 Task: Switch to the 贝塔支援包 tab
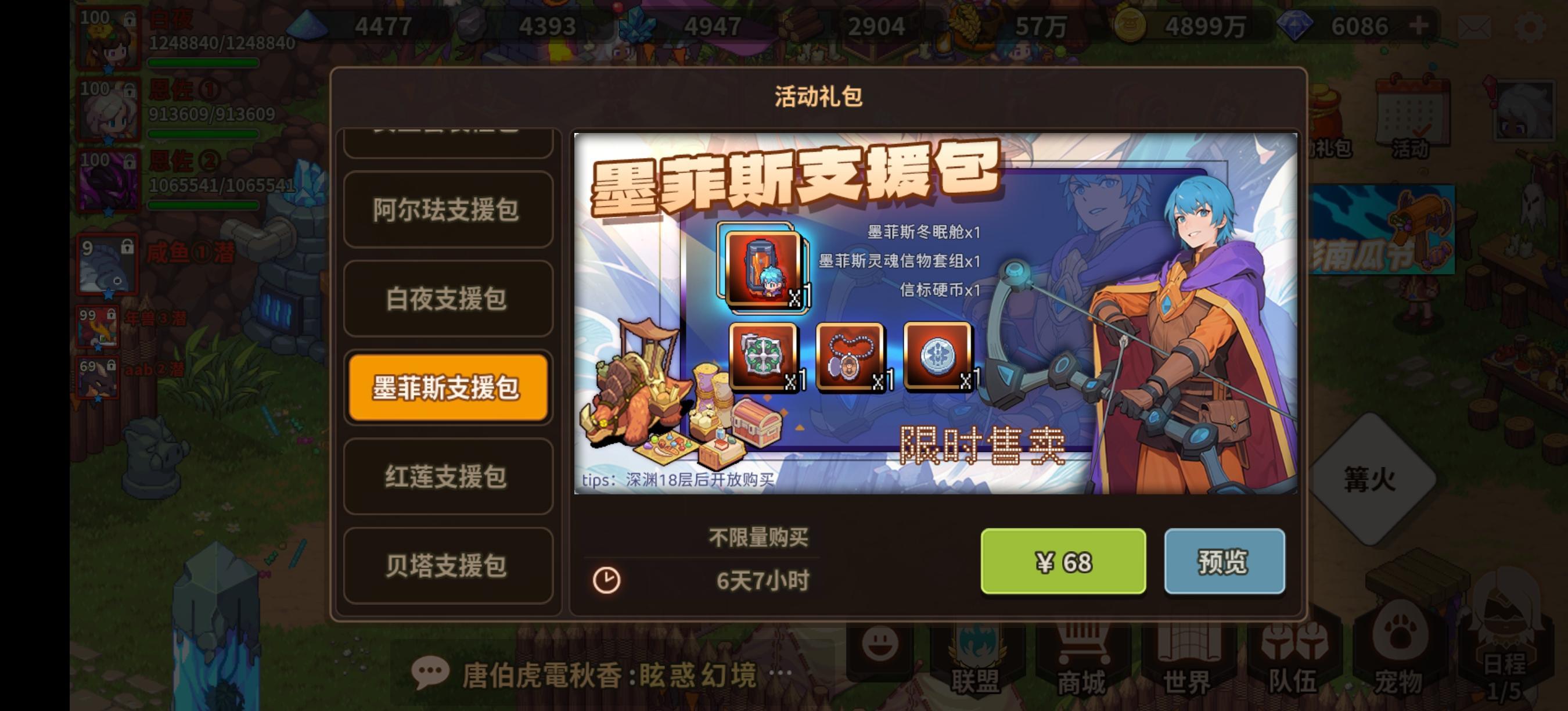[447, 566]
